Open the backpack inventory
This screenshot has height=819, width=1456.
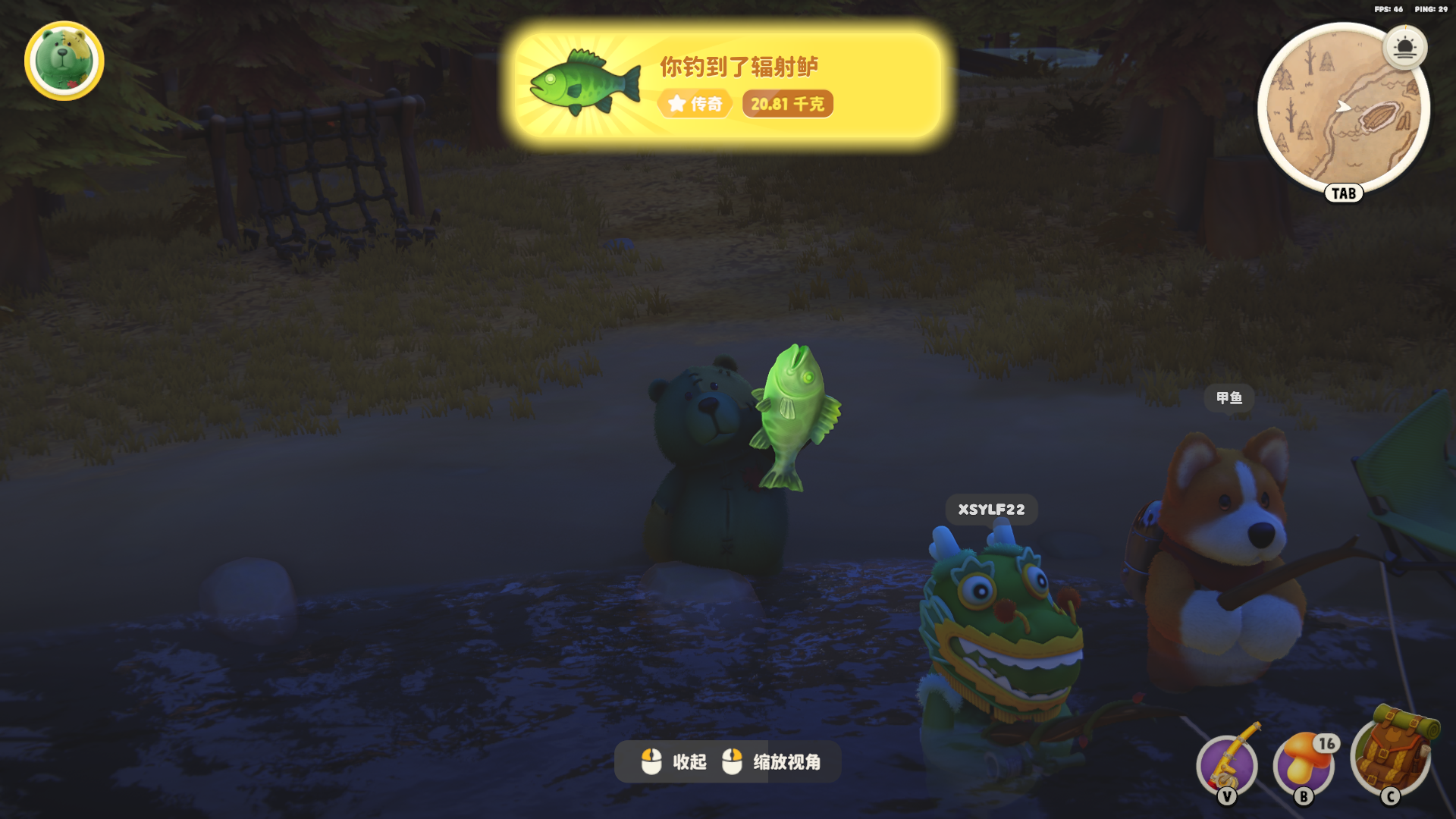pos(1391,755)
